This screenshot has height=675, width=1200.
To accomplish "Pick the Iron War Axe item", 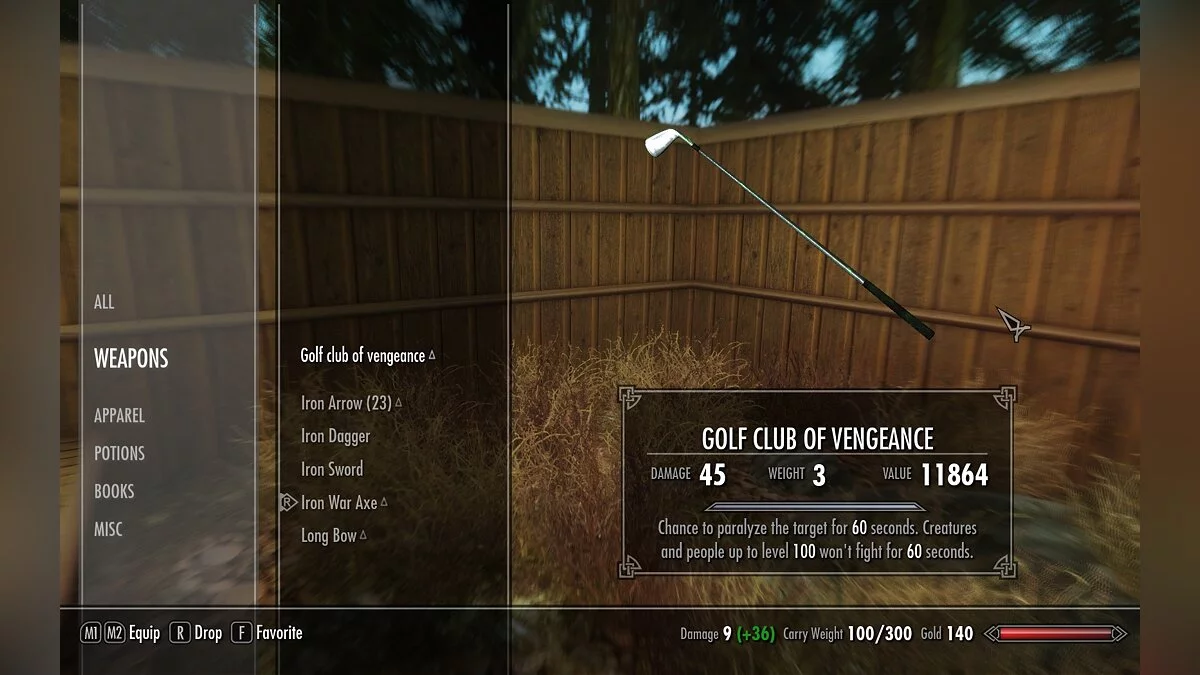I will (339, 502).
